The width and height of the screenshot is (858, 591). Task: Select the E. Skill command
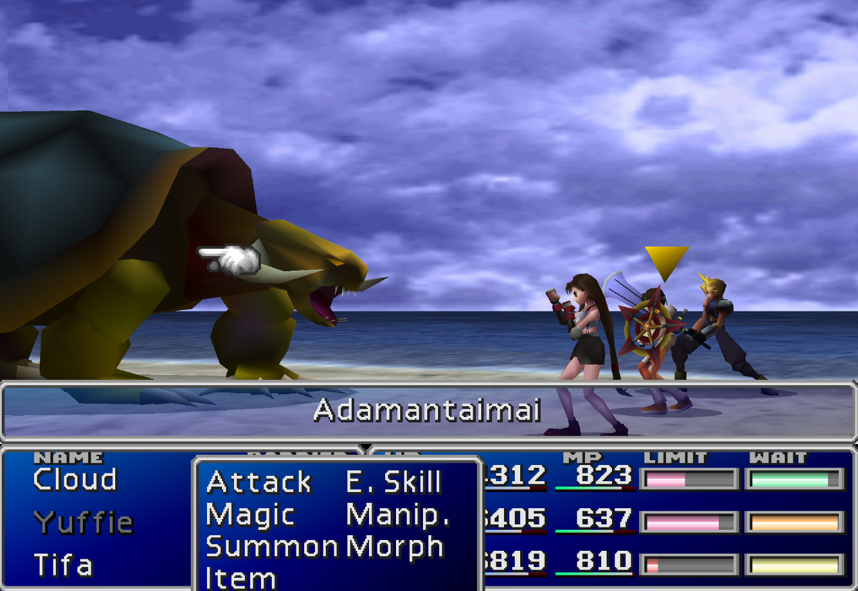(x=393, y=482)
